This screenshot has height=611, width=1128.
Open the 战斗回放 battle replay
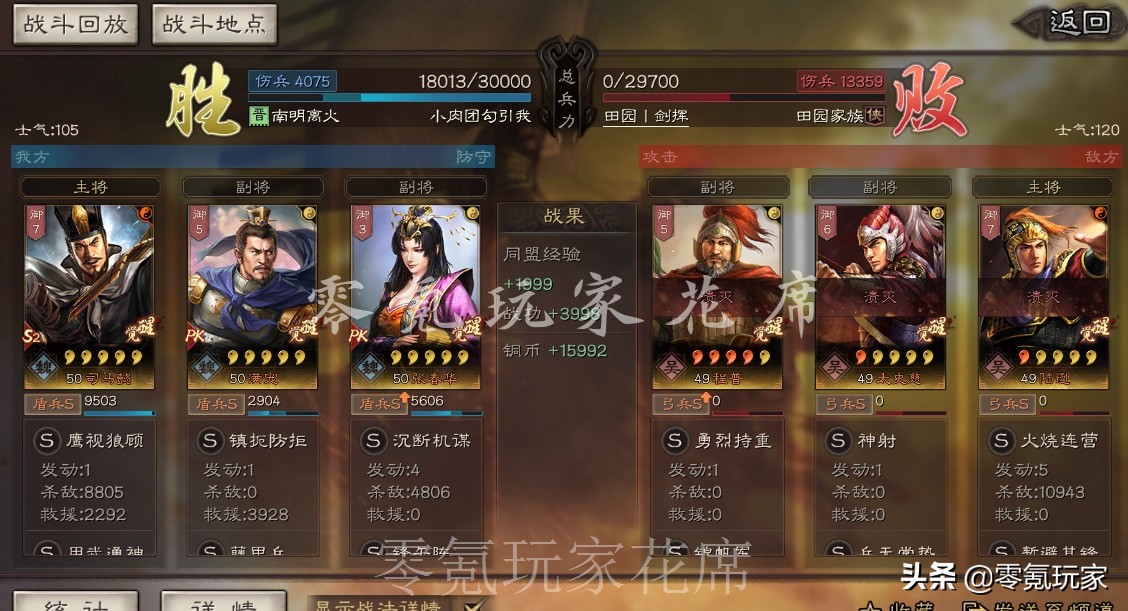coord(76,24)
